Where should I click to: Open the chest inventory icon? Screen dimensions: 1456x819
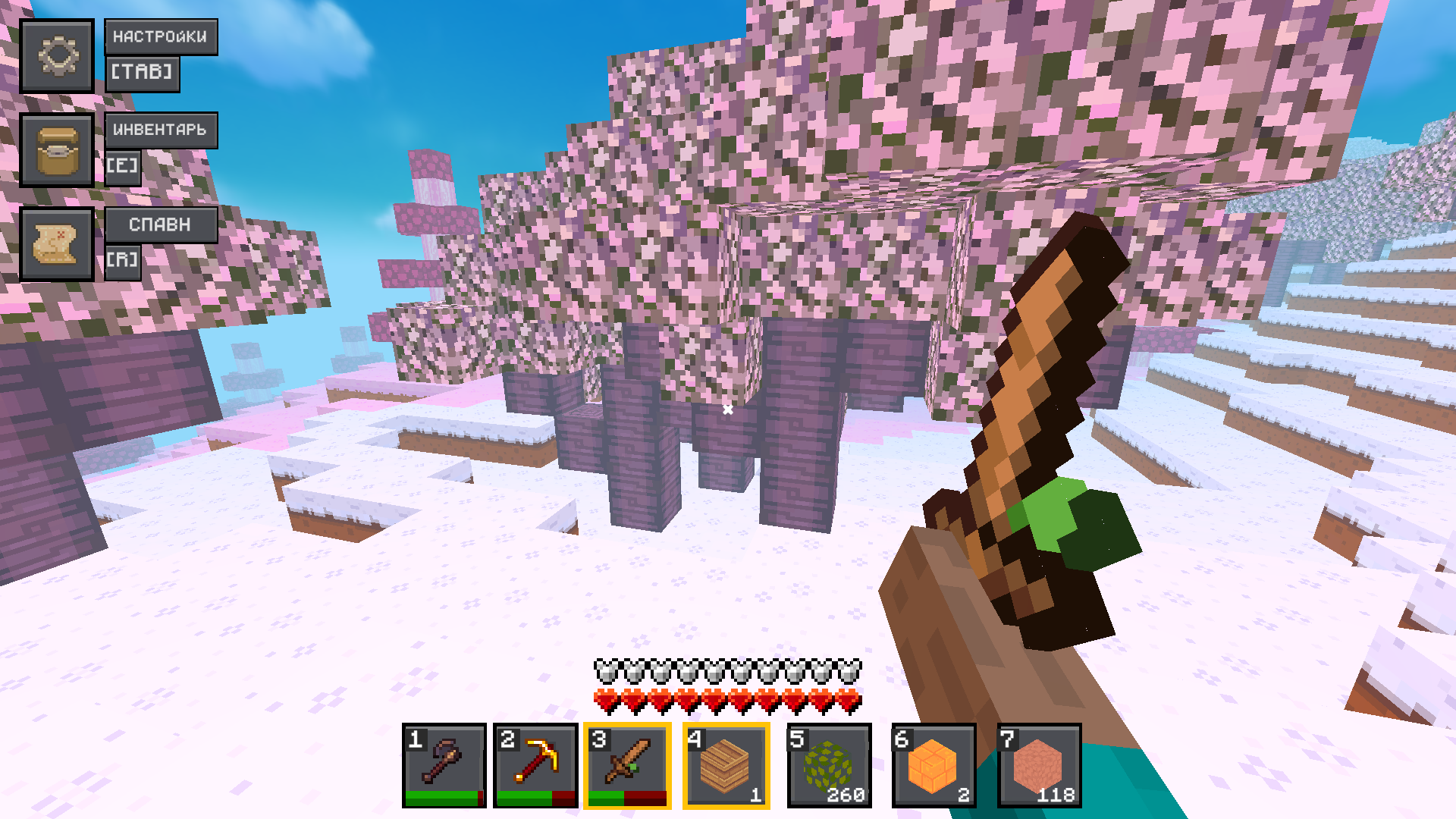[58, 151]
